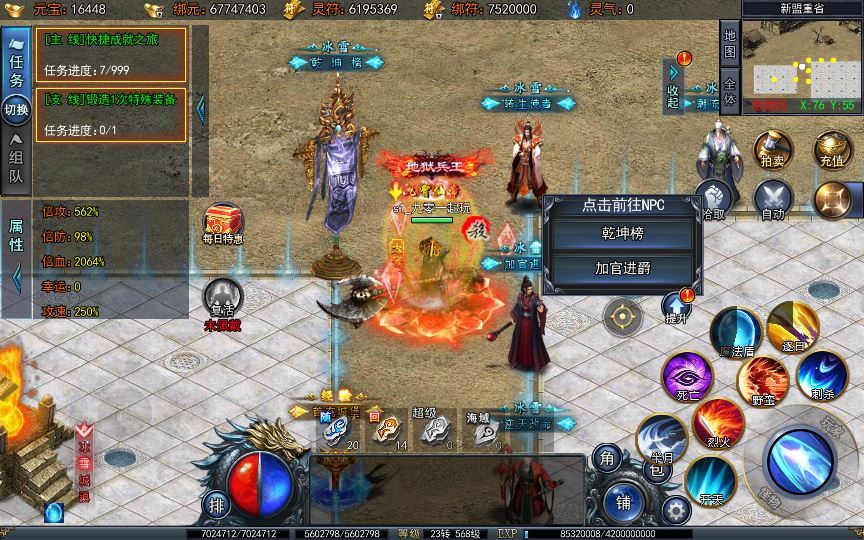The width and height of the screenshot is (864, 540).
Task: Open the 铺 shop round button
Action: coord(624,501)
